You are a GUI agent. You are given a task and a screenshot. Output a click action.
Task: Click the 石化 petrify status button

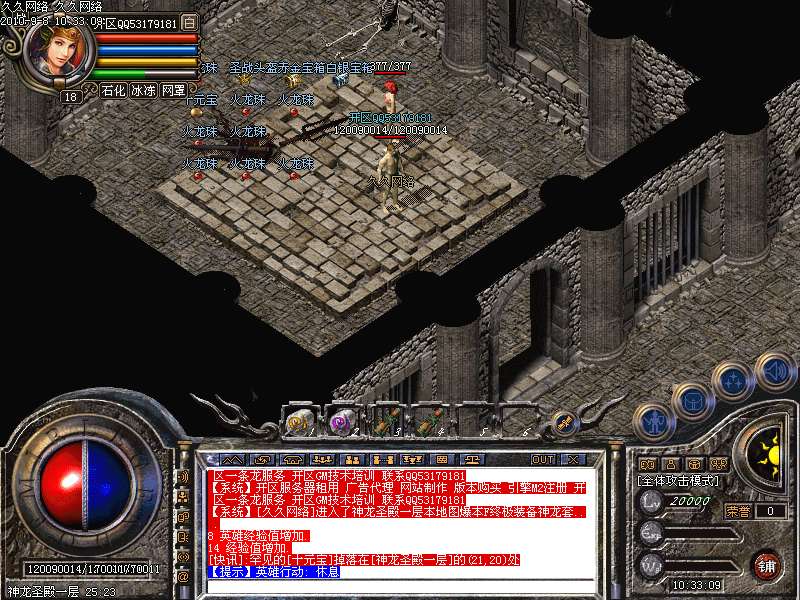pyautogui.click(x=113, y=90)
